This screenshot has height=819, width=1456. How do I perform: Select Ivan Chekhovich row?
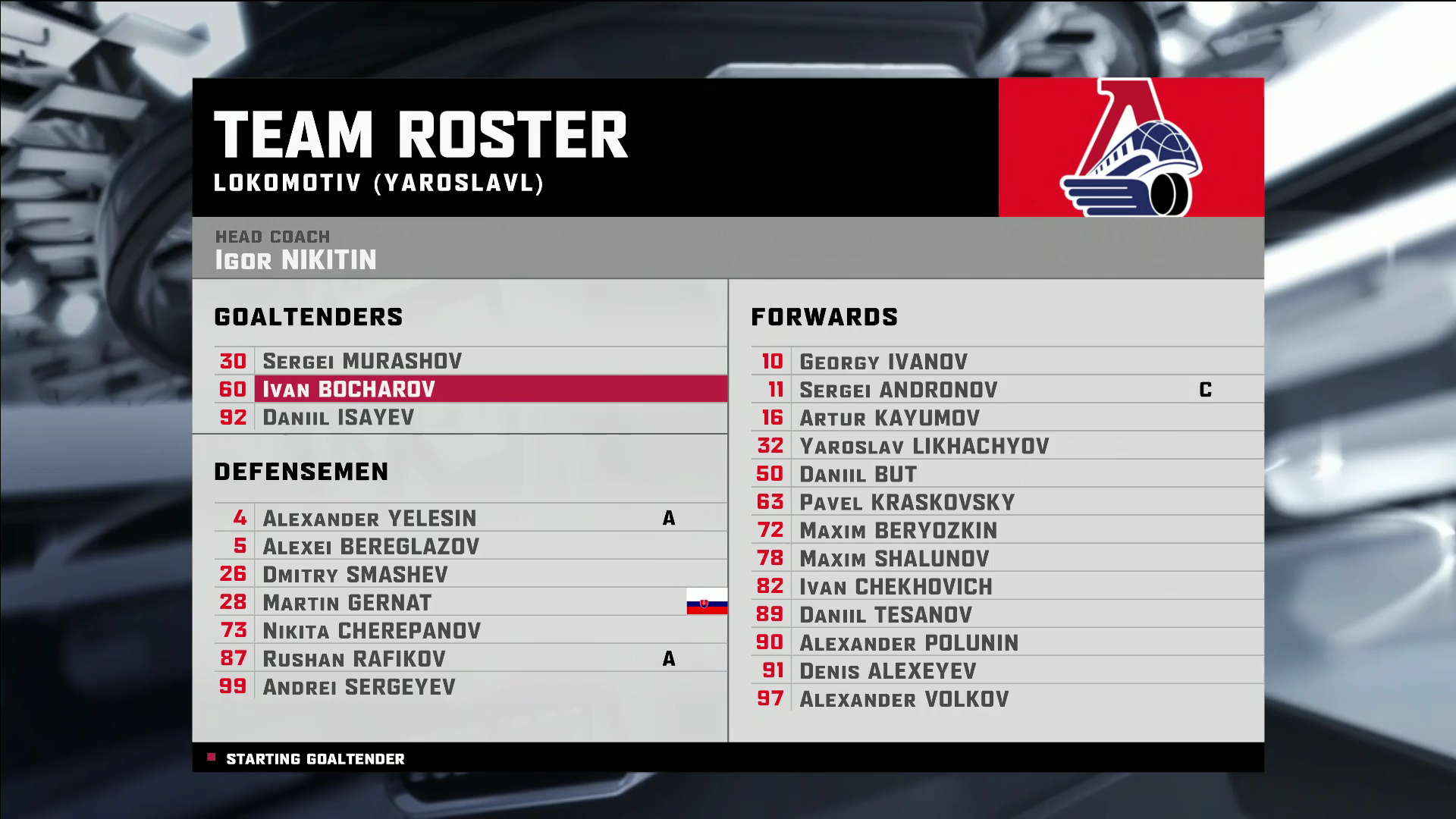pyautogui.click(x=896, y=586)
